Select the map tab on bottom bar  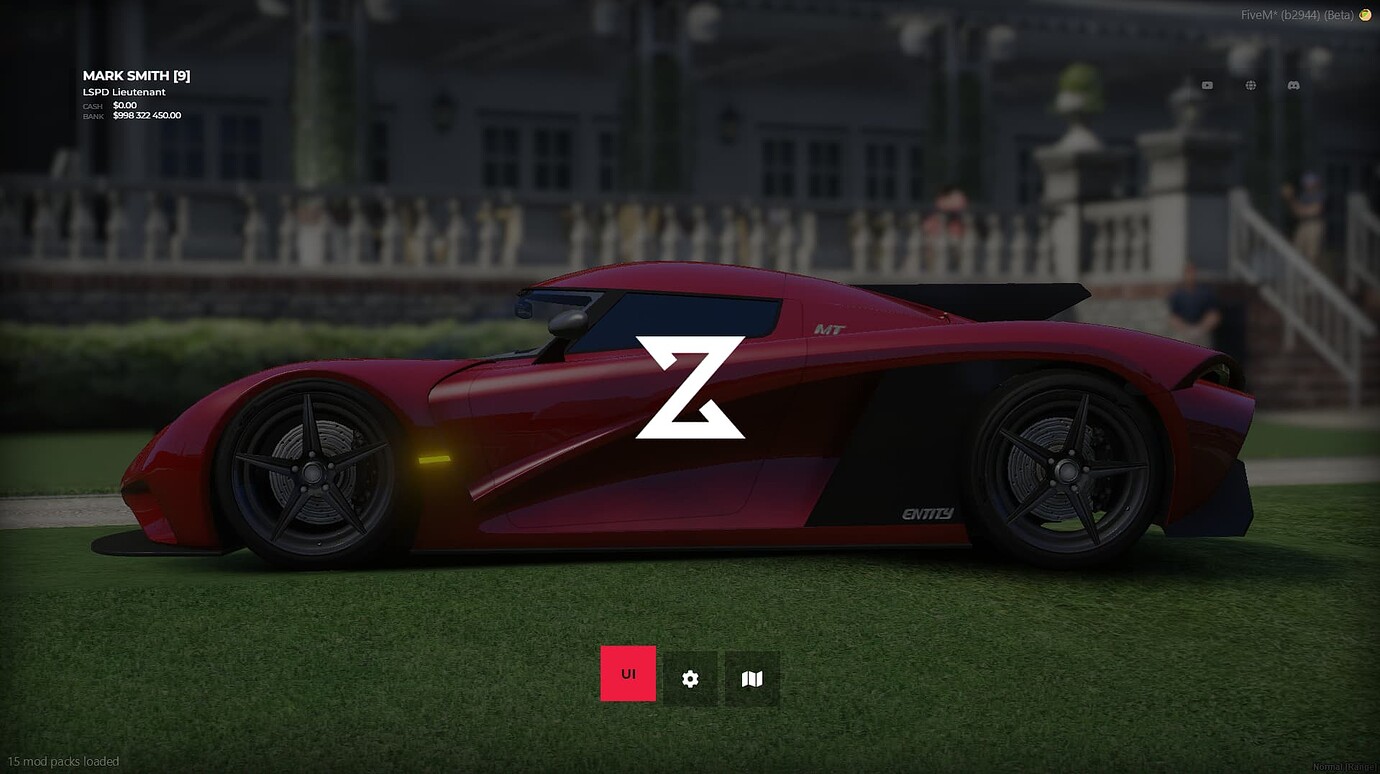coord(752,678)
